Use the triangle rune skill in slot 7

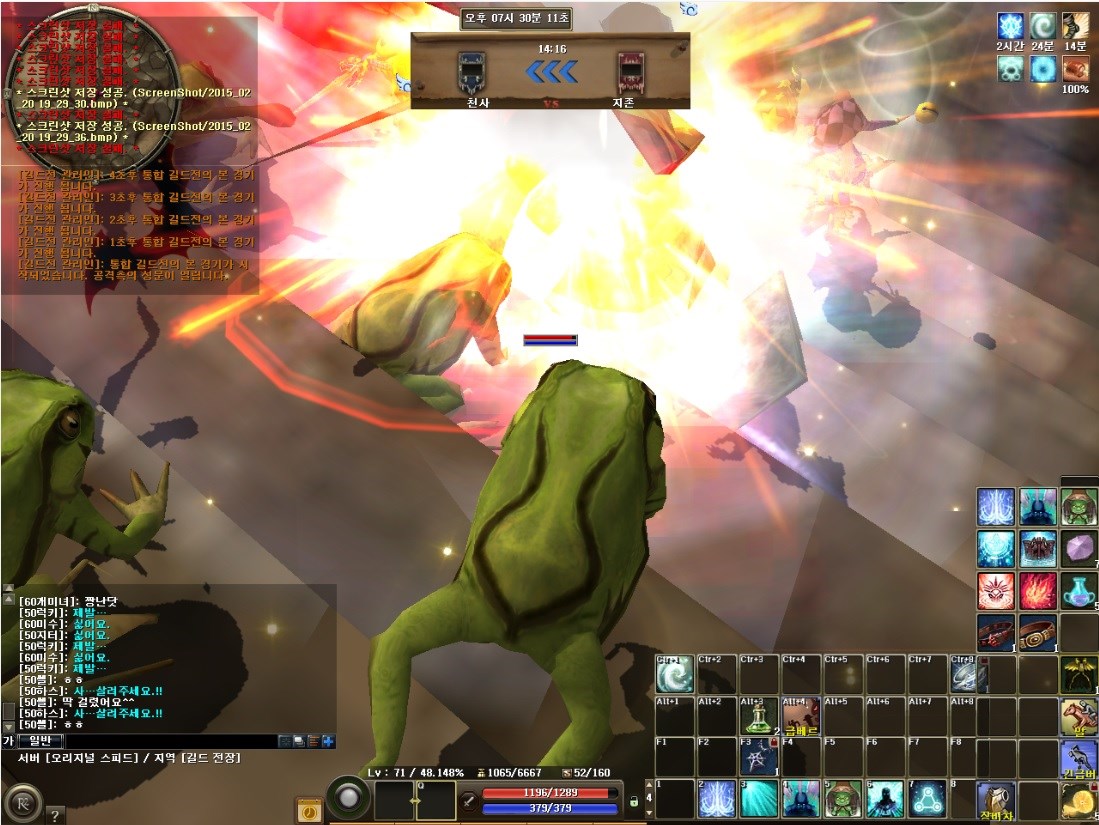(x=927, y=799)
